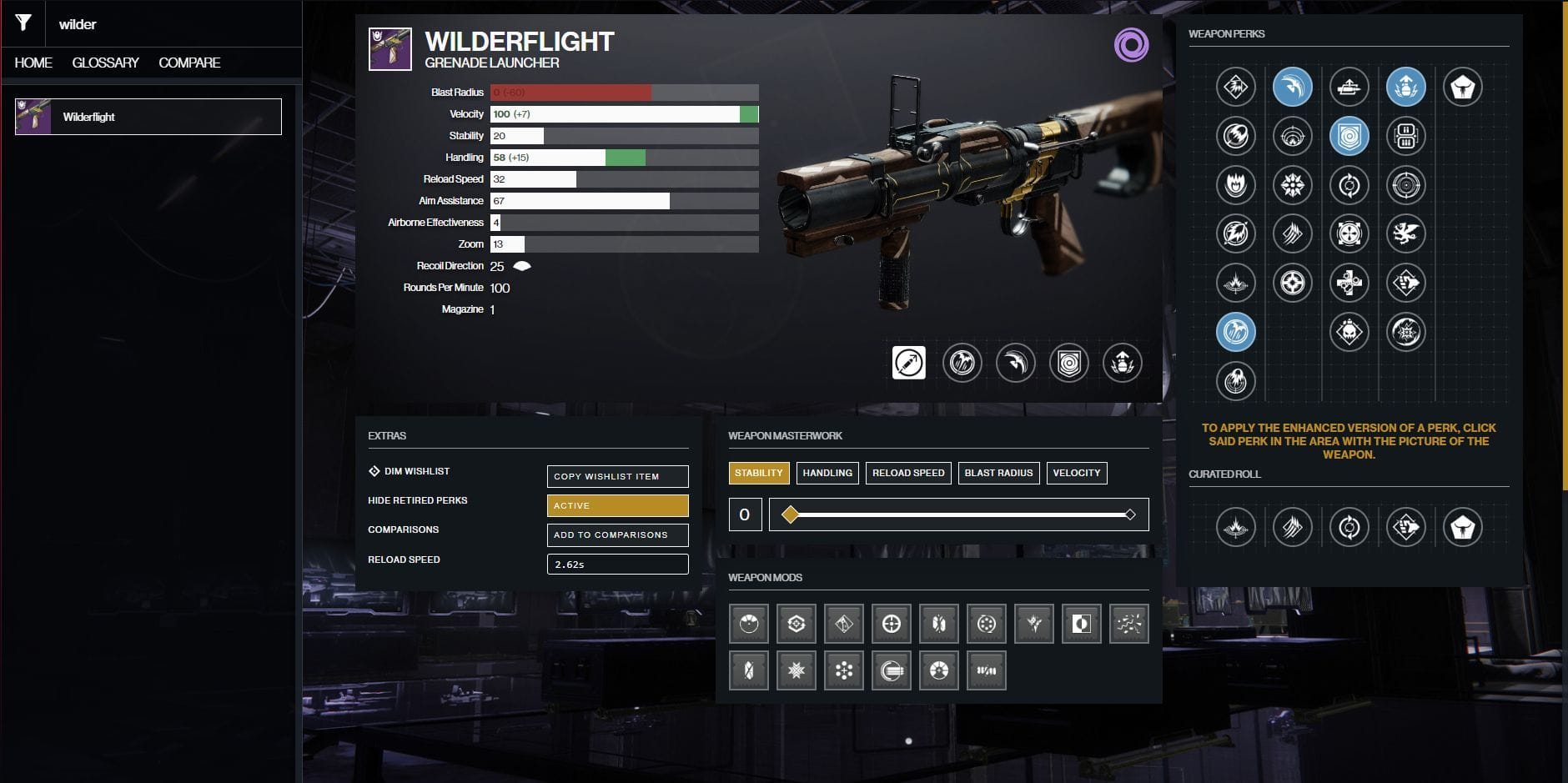Click the Add to Comparisons button
1568x783 pixels.
pos(617,535)
